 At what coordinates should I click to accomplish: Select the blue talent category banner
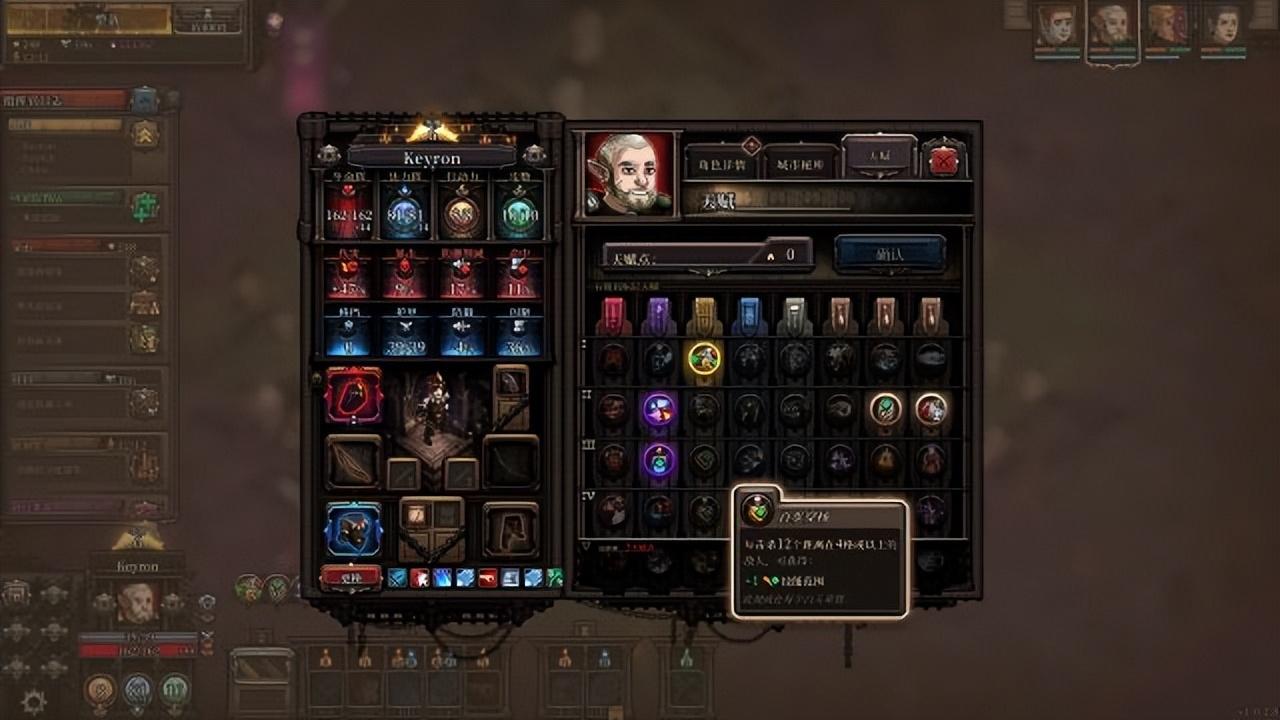pyautogui.click(x=750, y=316)
